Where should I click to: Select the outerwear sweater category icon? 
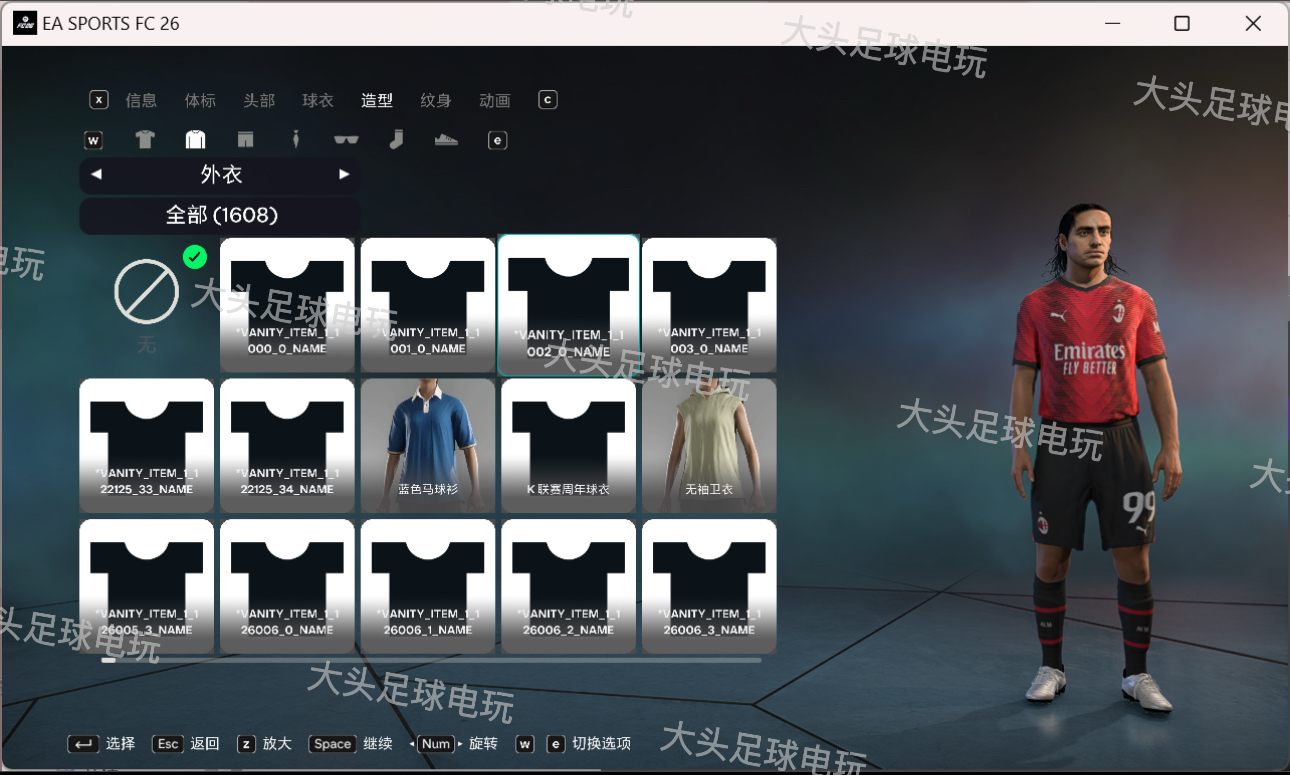click(195, 140)
